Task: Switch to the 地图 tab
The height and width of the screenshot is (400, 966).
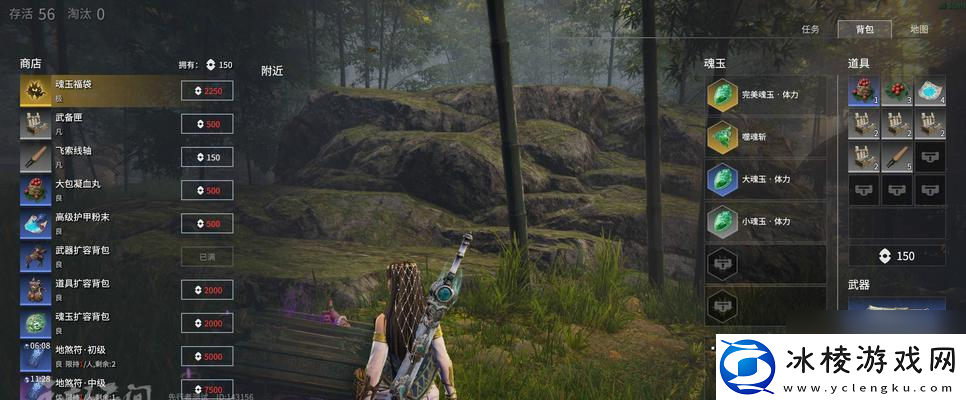Action: coord(919,29)
